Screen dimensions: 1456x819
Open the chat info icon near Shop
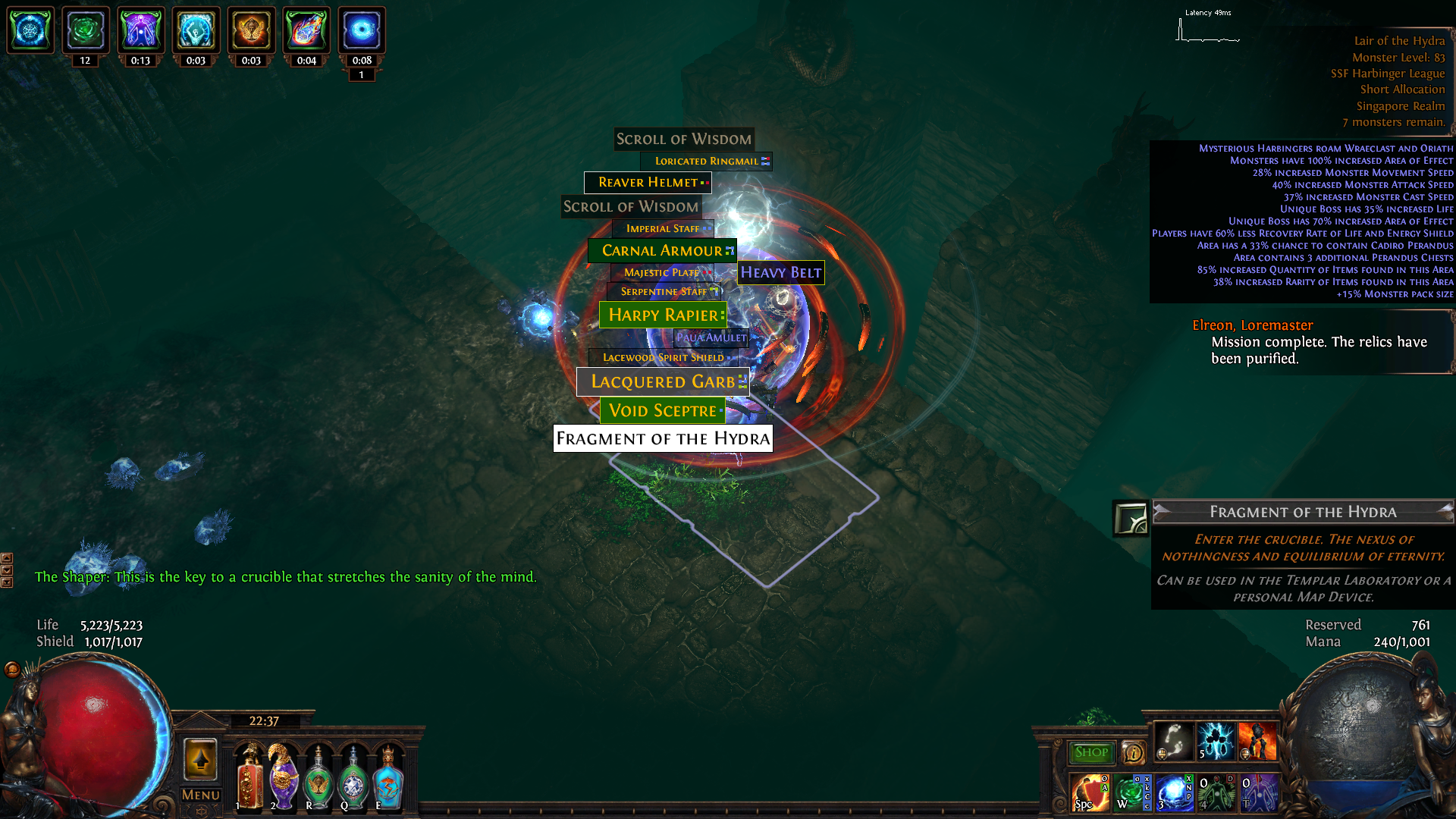(x=1133, y=752)
